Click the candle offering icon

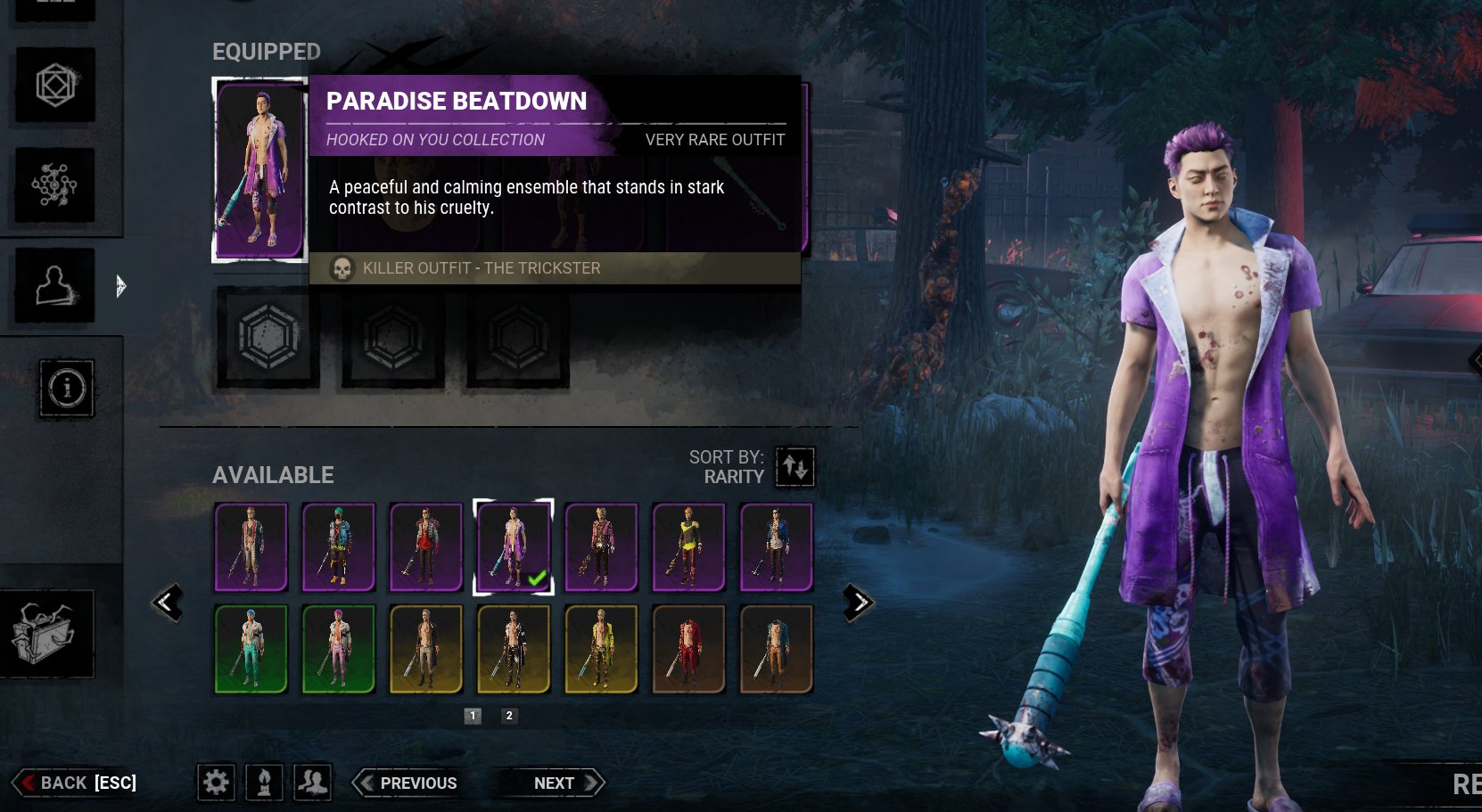[264, 783]
